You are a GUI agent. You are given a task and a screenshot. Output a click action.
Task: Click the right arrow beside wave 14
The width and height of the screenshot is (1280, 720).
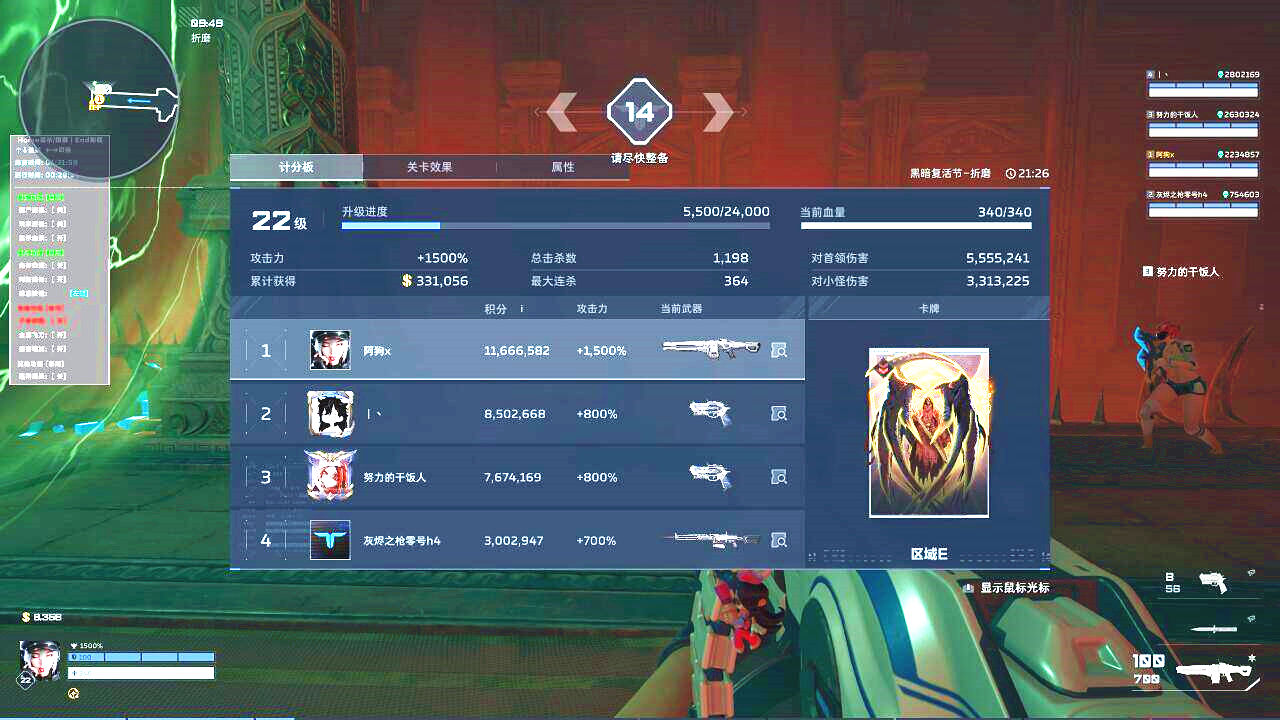click(x=718, y=112)
